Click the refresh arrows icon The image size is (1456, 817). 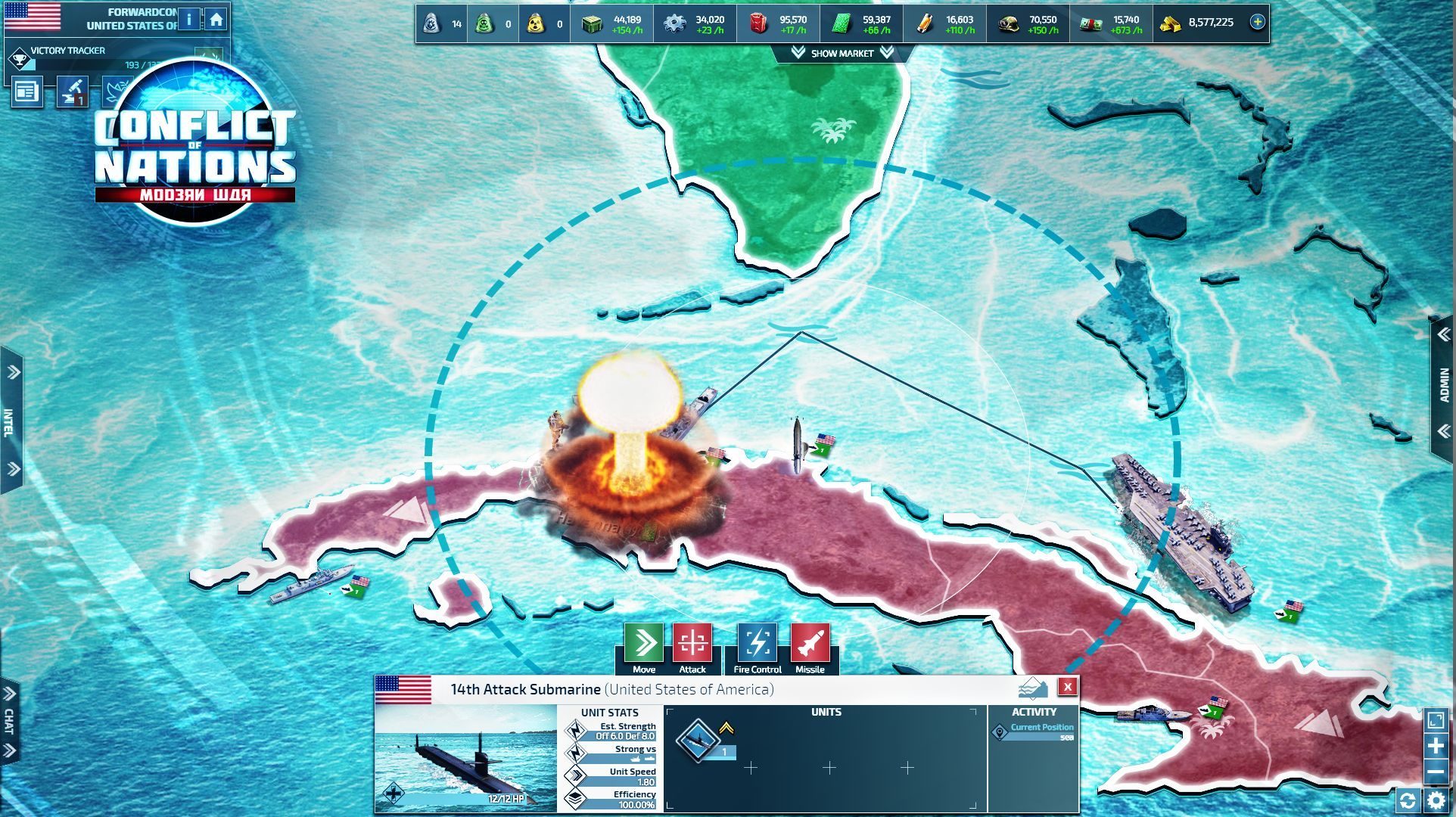(1408, 800)
